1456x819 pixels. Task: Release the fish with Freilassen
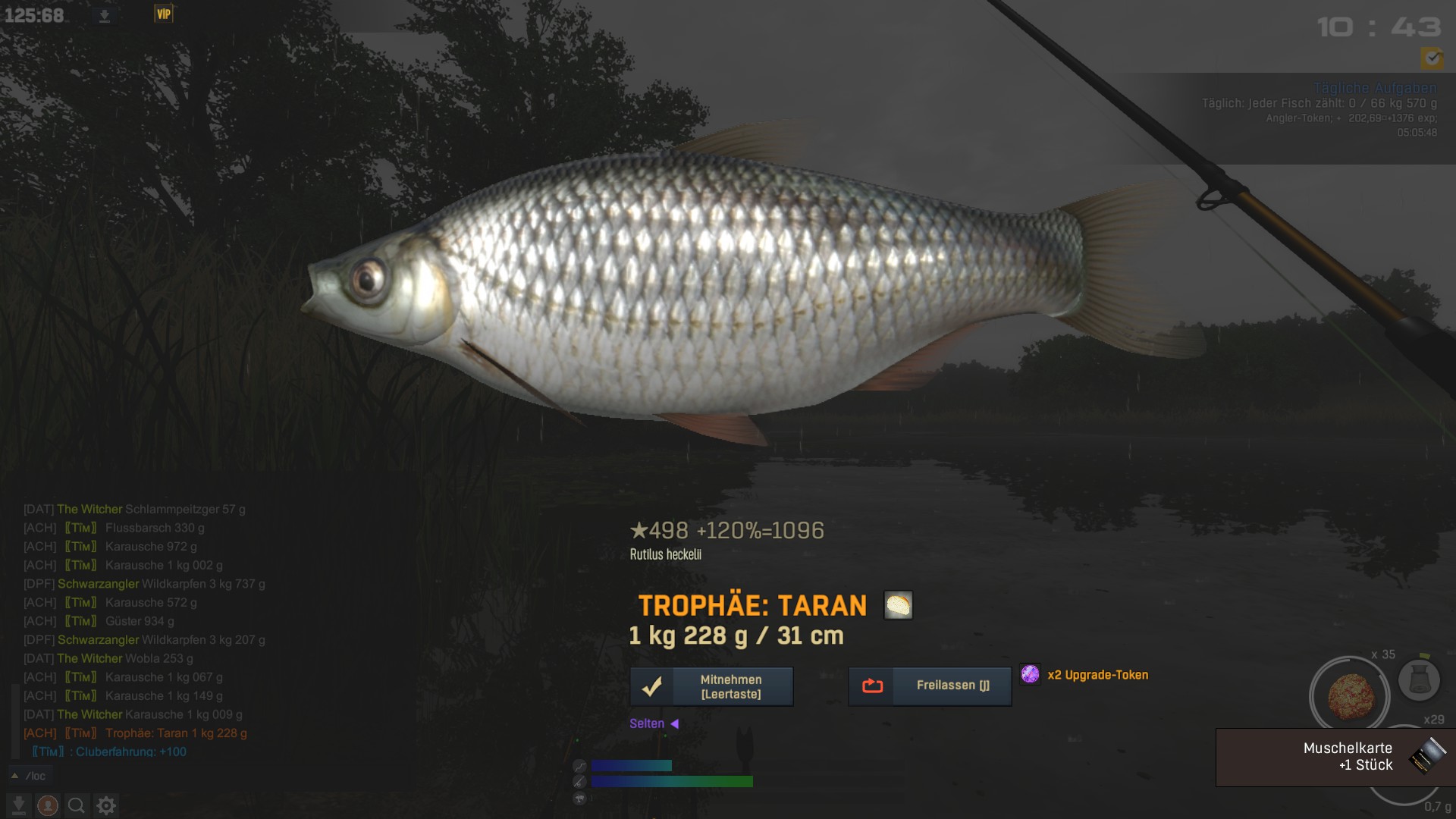[930, 686]
